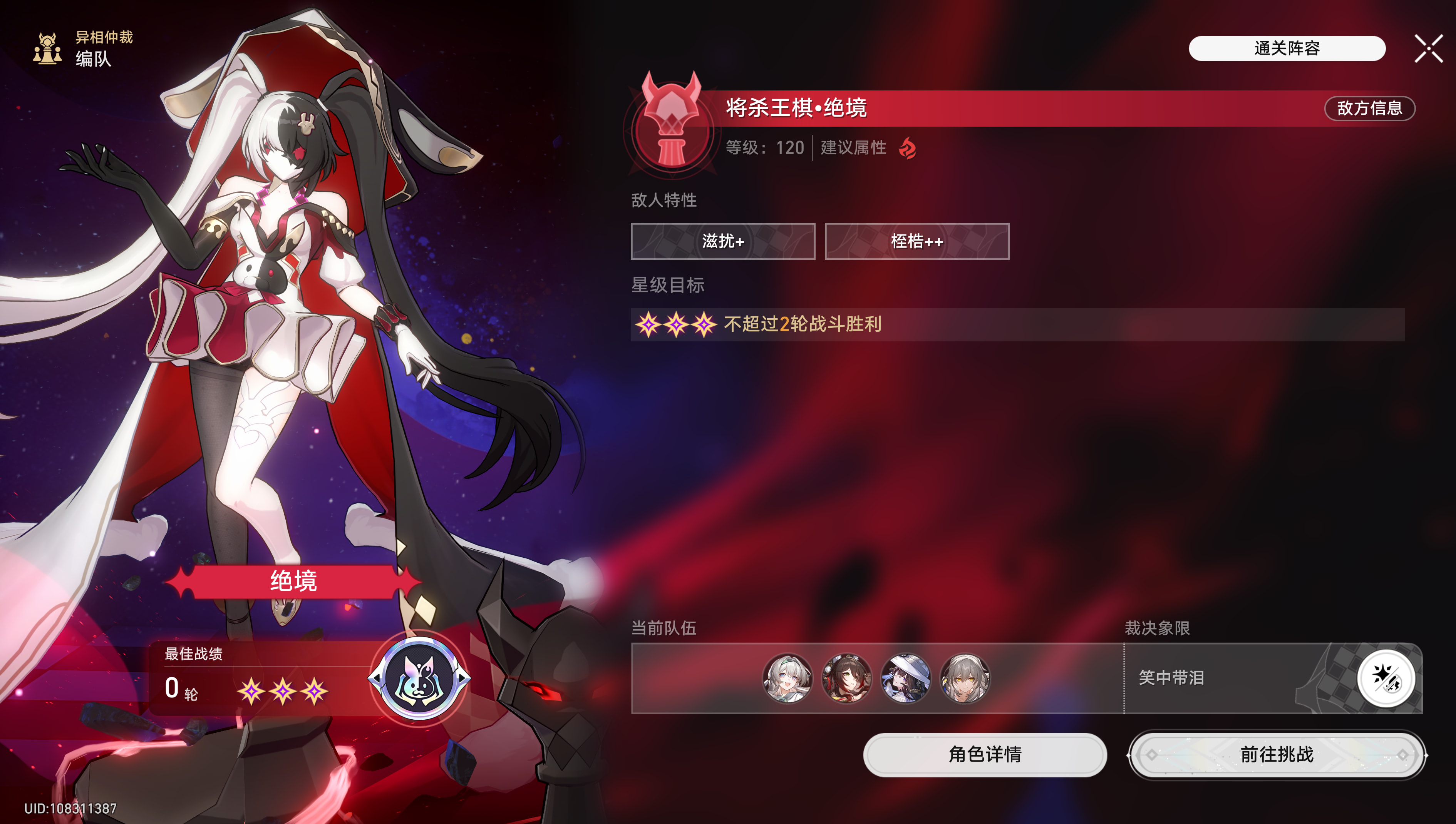Show details for the 滋扰+ enemy trait
This screenshot has height=824, width=1456.
722,242
